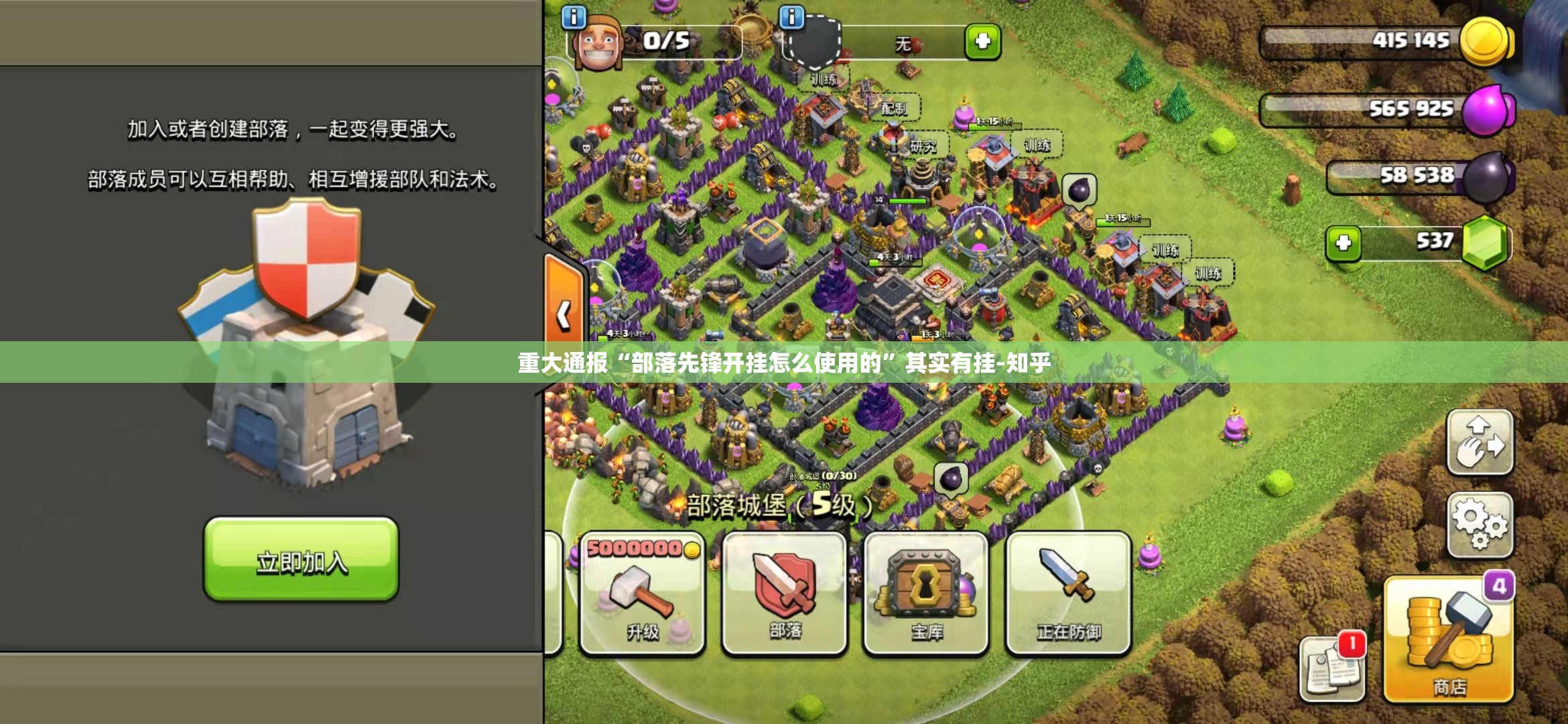
Task: Open the gear settings menu
Action: 1480,526
